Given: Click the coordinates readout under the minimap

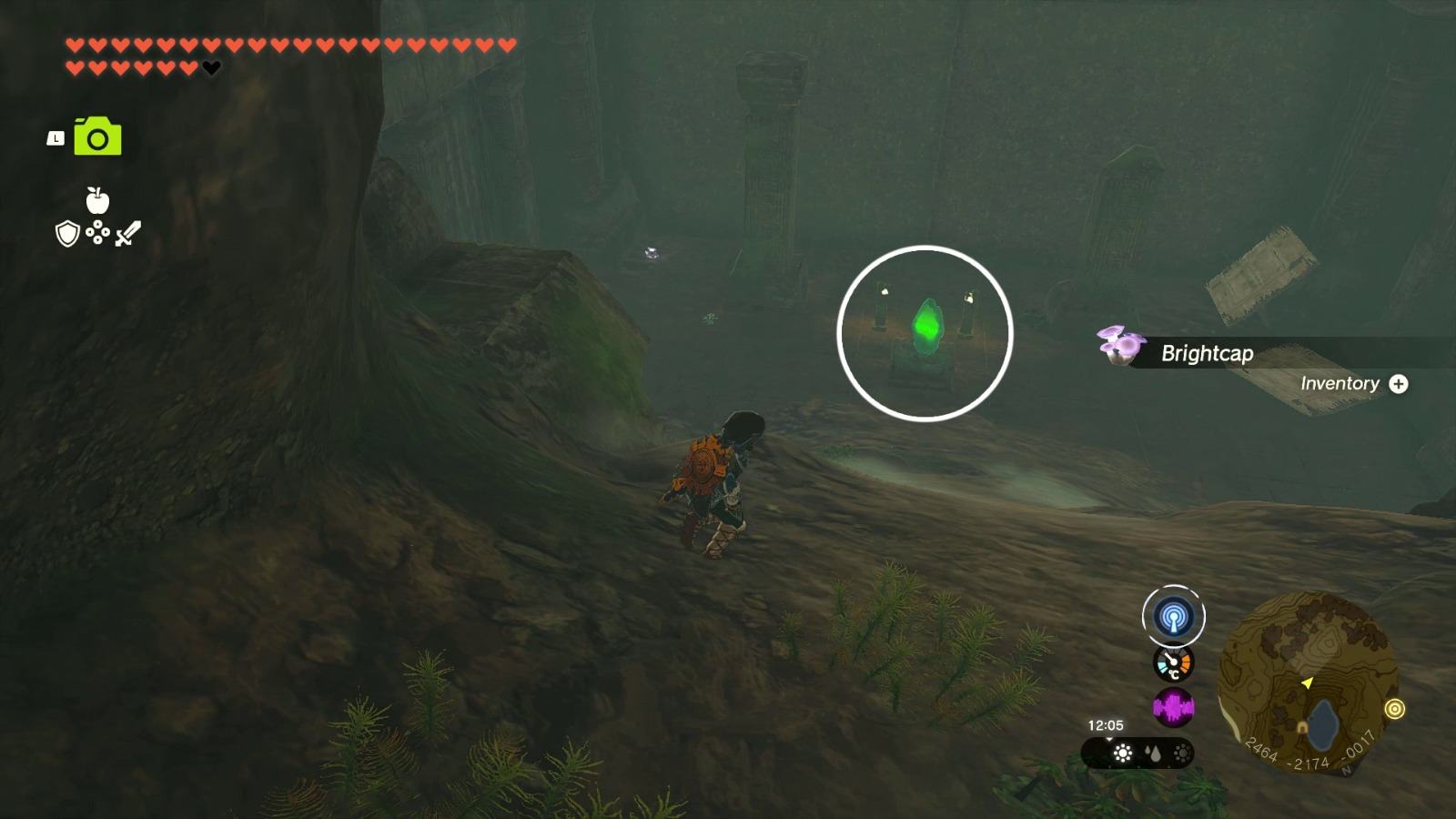Looking at the screenshot, I should point(1311,753).
